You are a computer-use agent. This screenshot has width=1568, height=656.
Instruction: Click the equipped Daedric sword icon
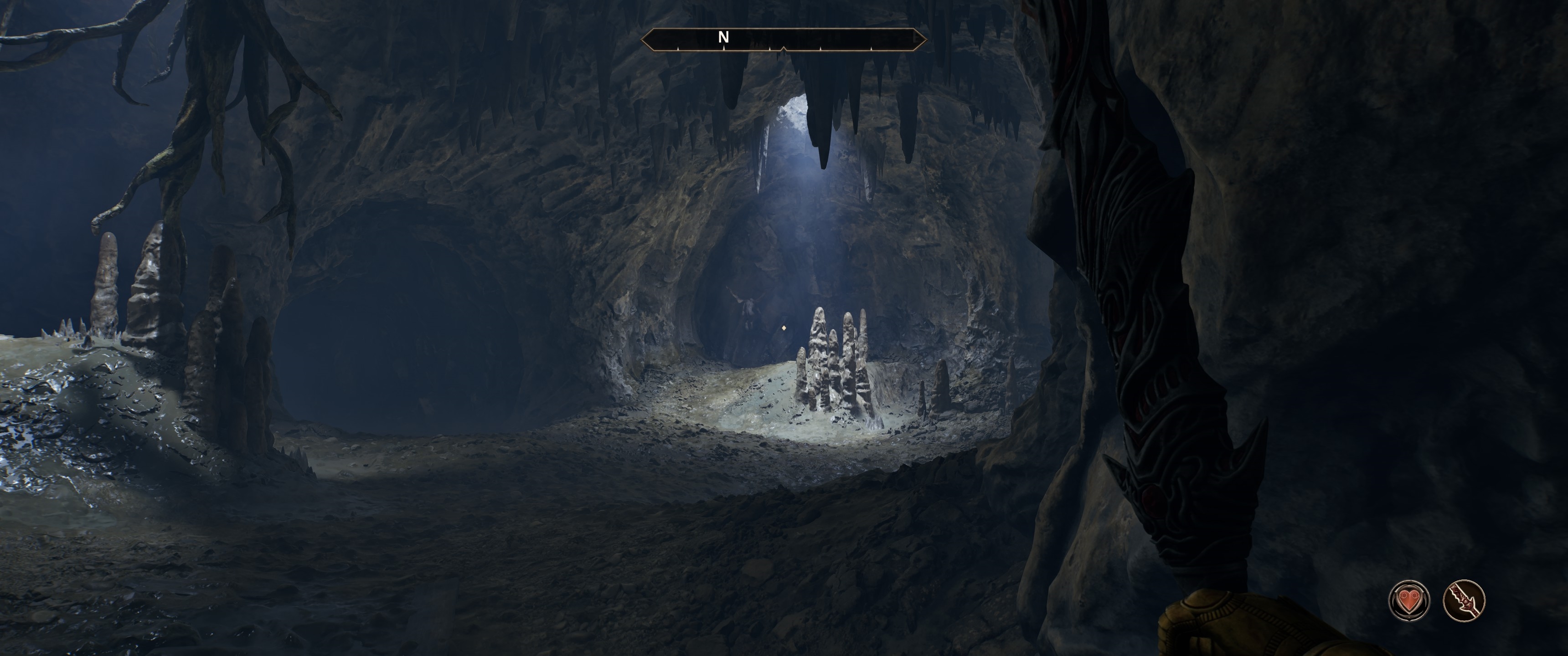pyautogui.click(x=1464, y=600)
